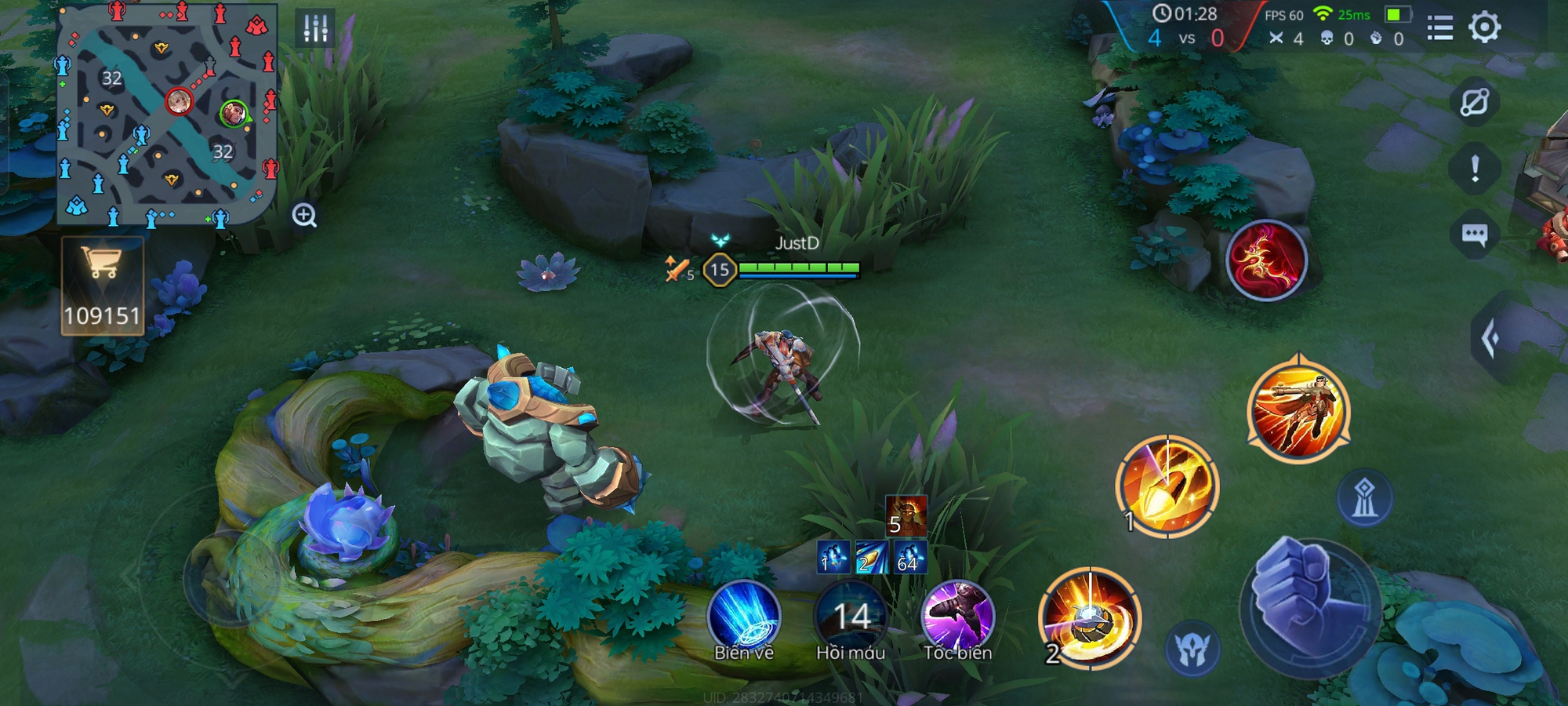Viewport: 1568px width, 706px height.
Task: Cast the ultimate warrior skill
Action: tap(1298, 409)
